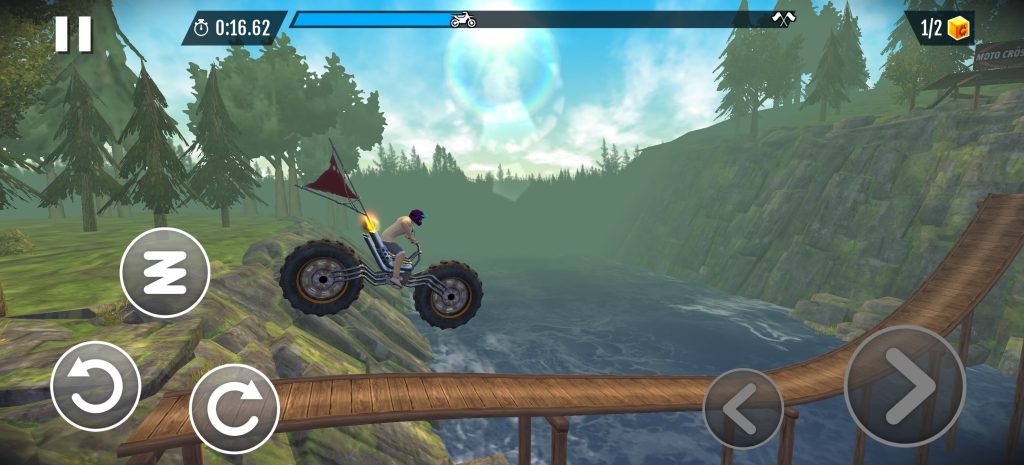This screenshot has width=1024, height=465.
Task: Hit the brake left-arrow button
Action: (743, 408)
